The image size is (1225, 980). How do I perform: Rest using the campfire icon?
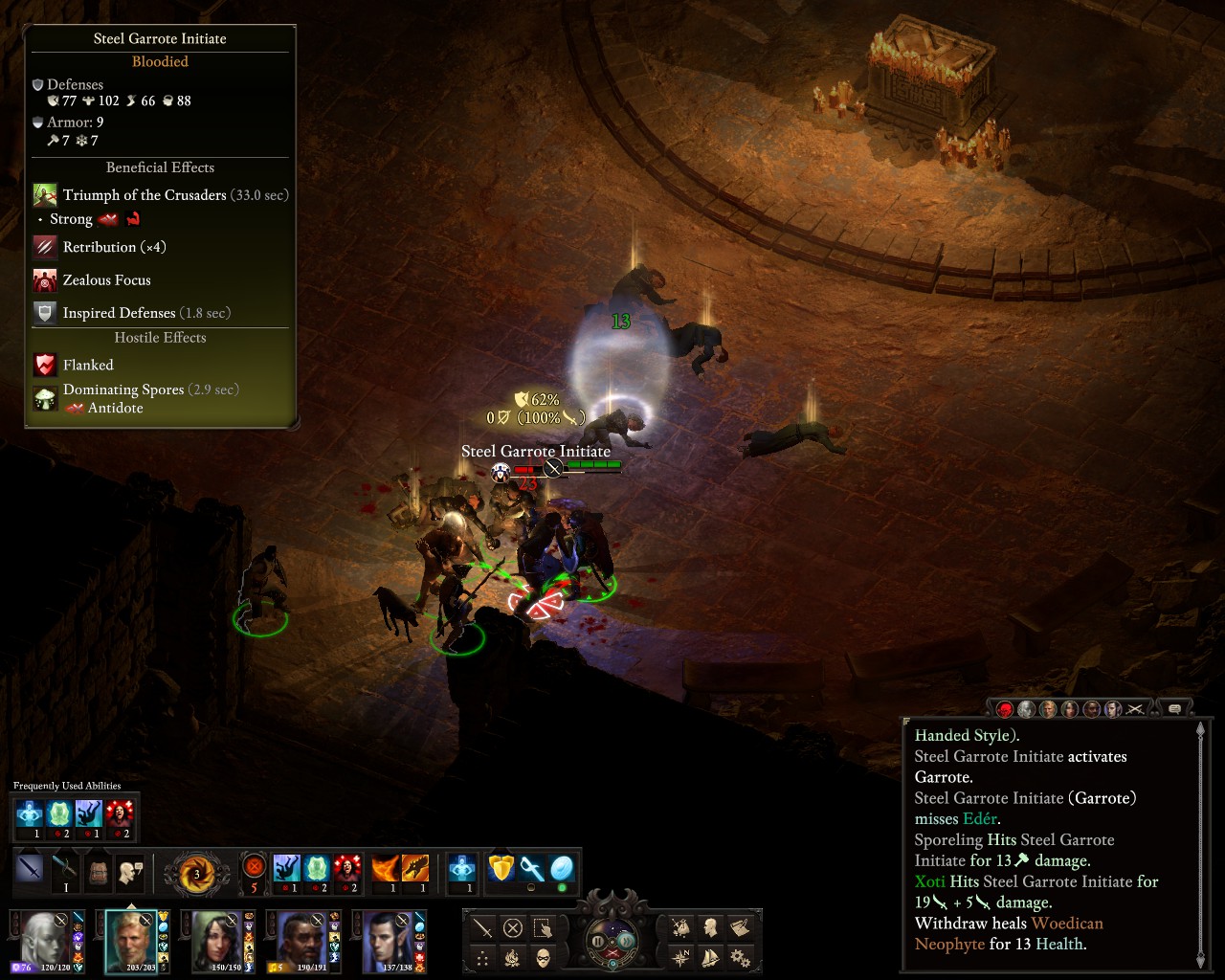pos(513,957)
